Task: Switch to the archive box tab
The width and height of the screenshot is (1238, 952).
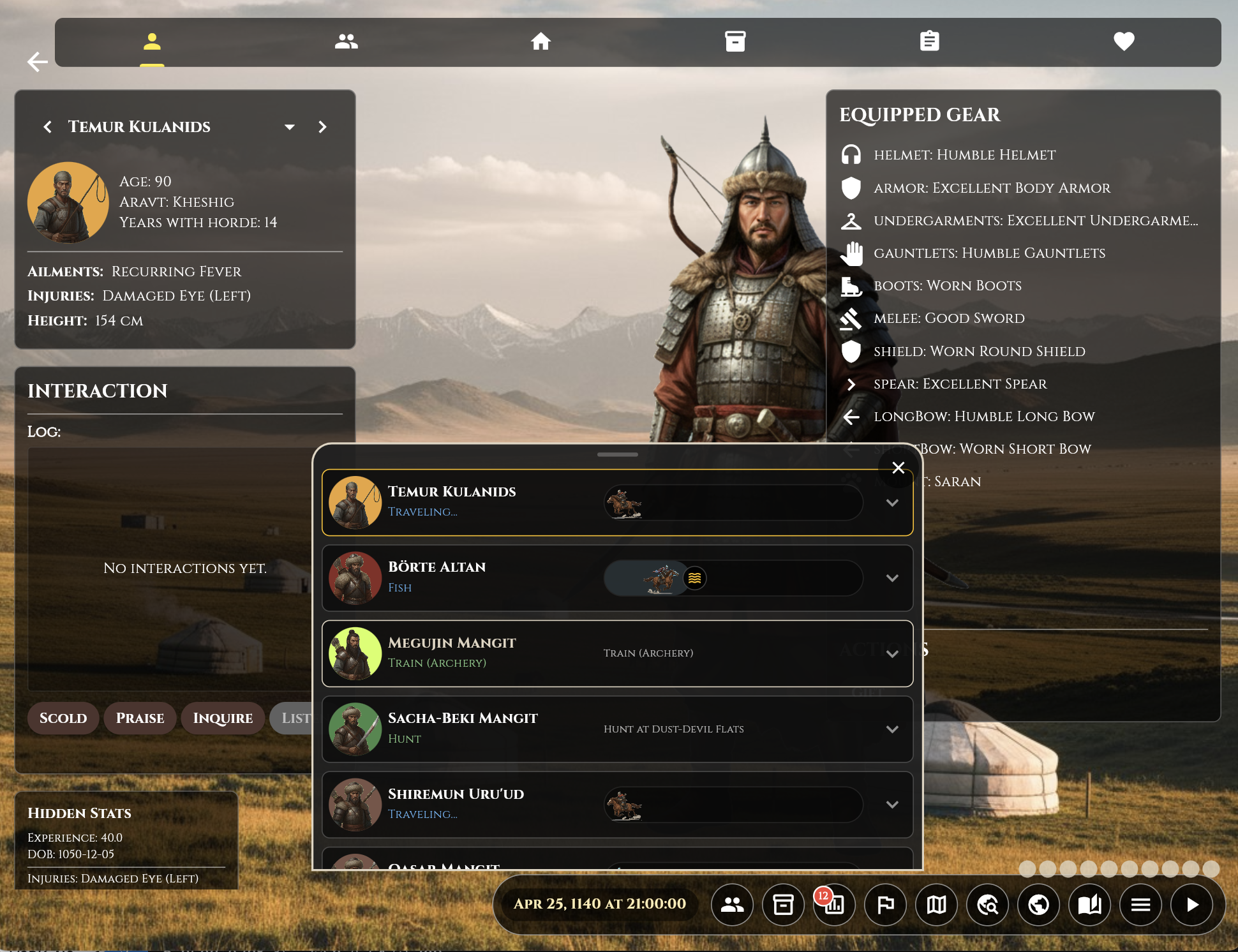Action: coord(735,41)
